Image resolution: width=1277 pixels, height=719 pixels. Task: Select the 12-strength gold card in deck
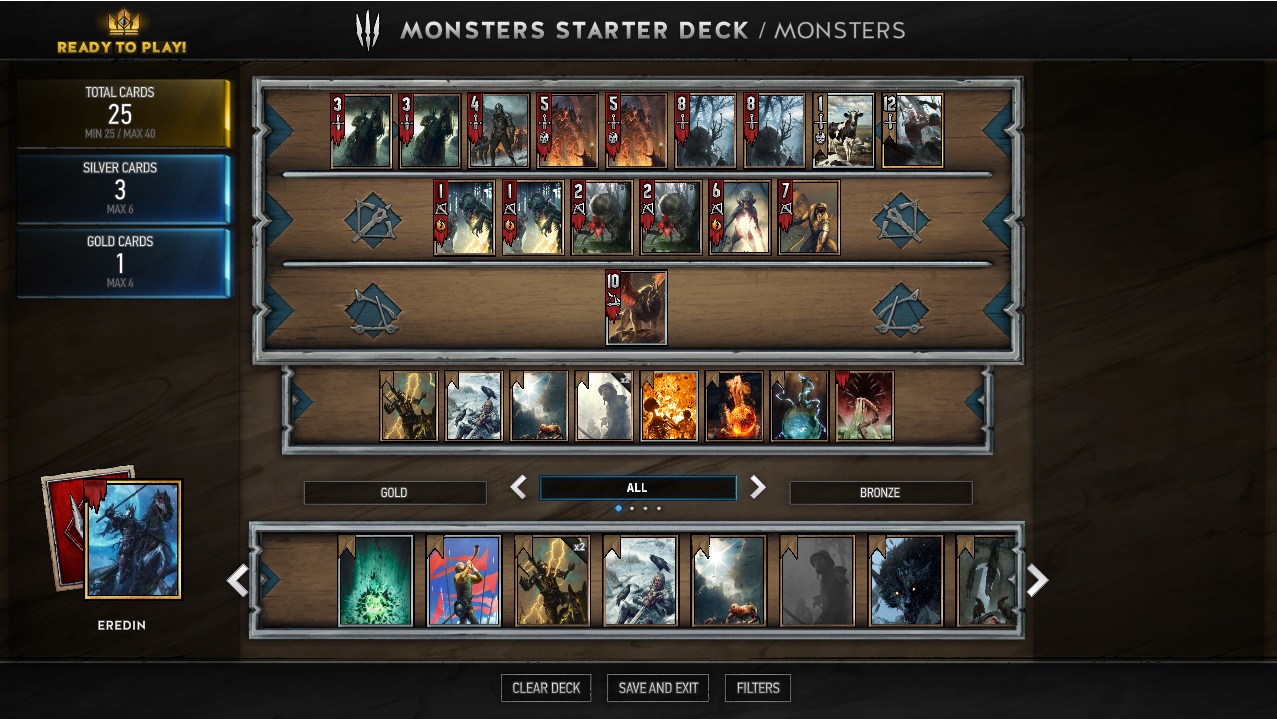click(x=912, y=131)
